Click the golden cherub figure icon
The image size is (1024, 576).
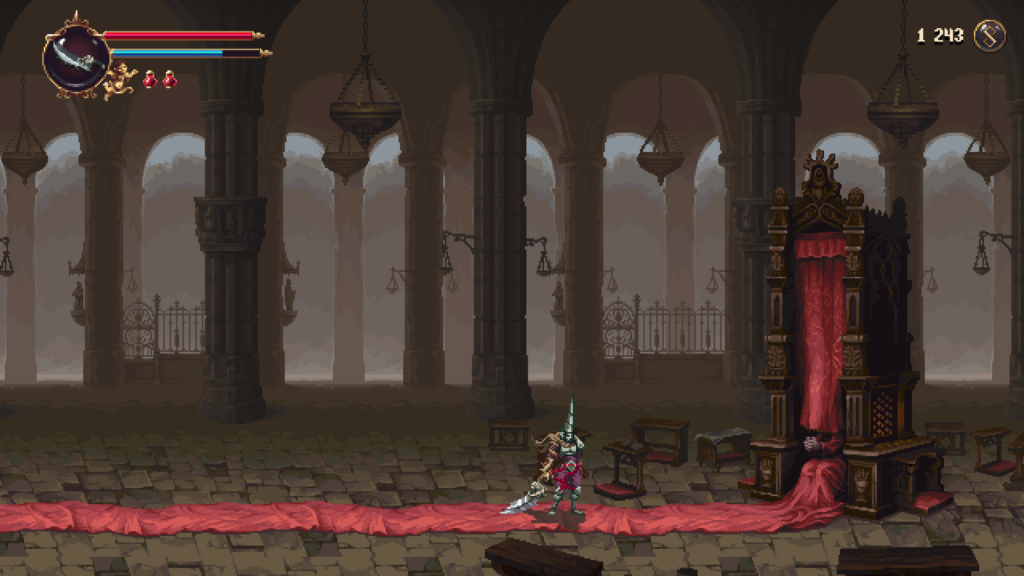coord(121,80)
